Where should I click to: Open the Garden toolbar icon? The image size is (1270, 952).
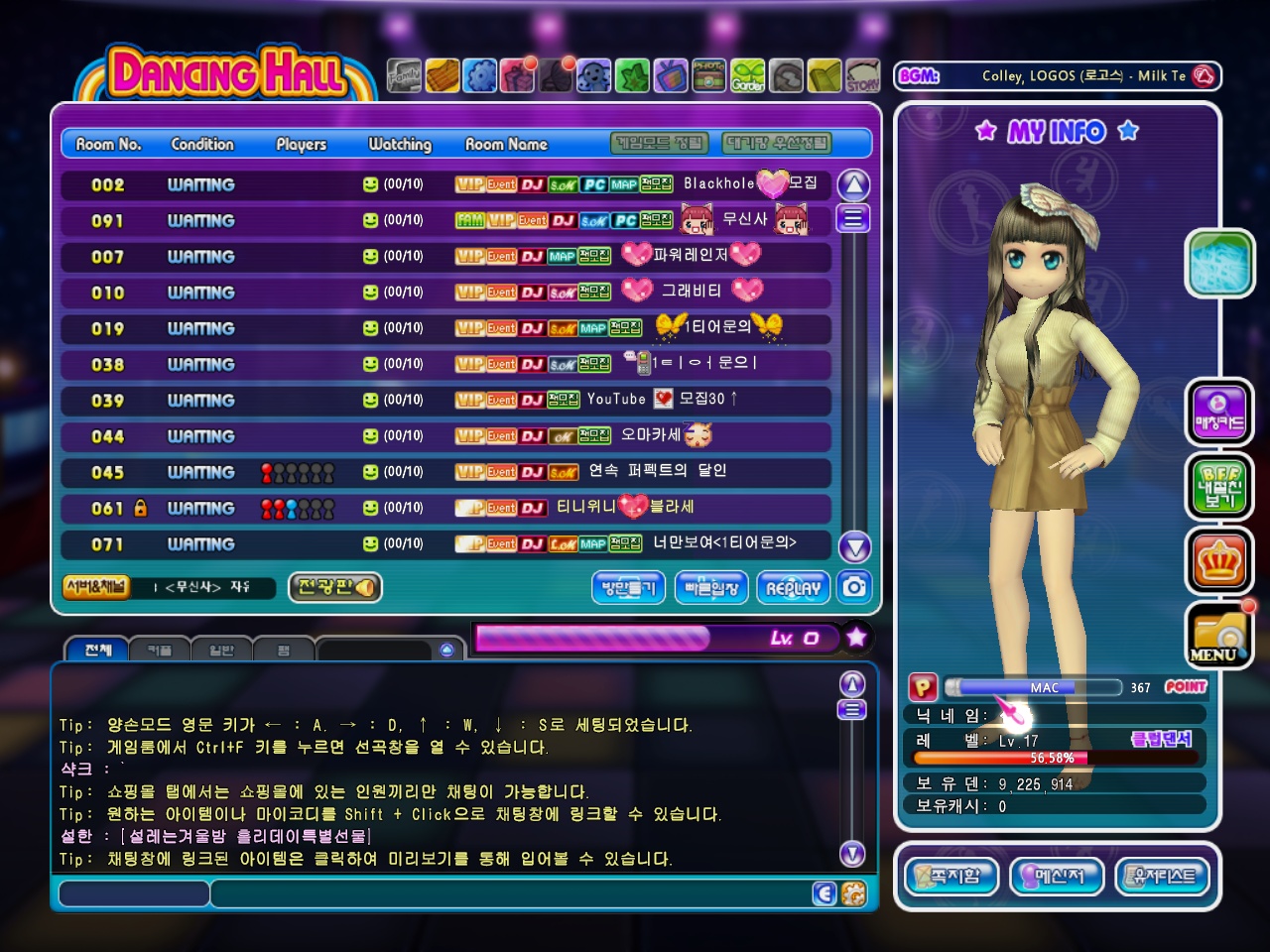748,75
